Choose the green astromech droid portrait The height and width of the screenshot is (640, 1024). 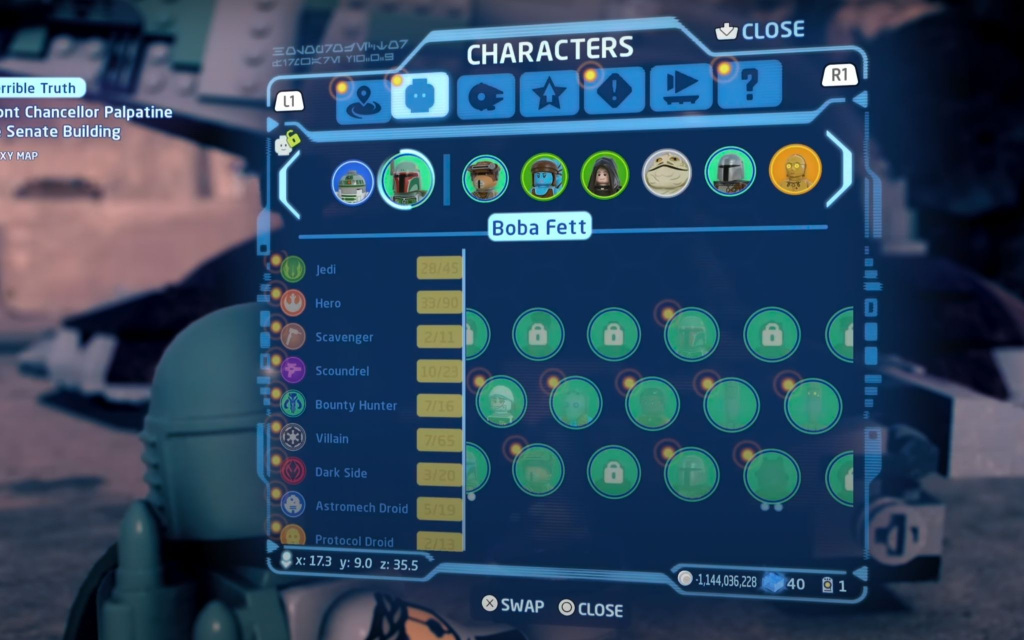click(352, 182)
